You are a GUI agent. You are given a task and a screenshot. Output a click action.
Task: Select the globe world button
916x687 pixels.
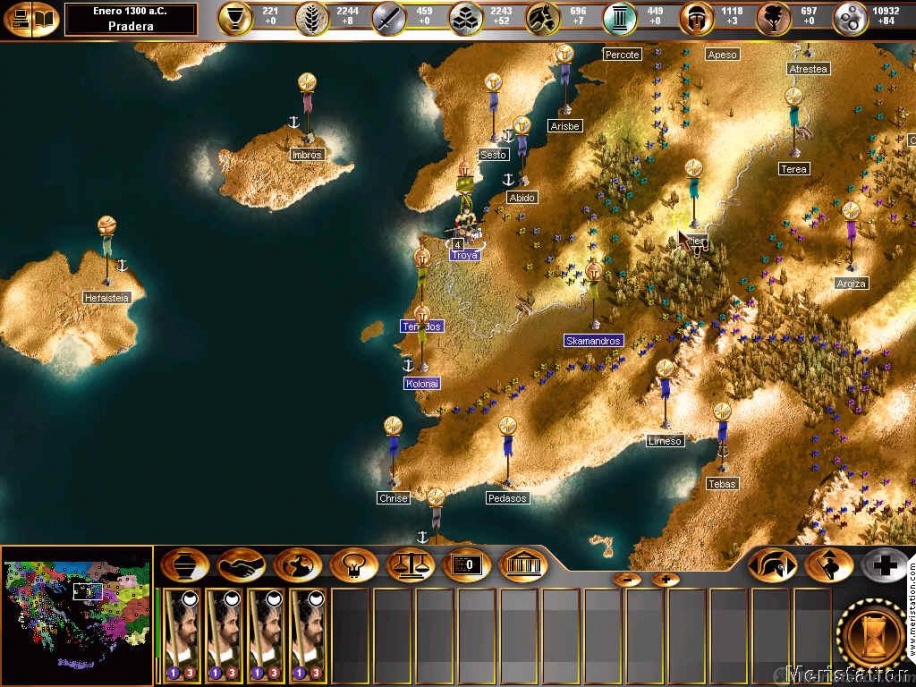pos(298,565)
